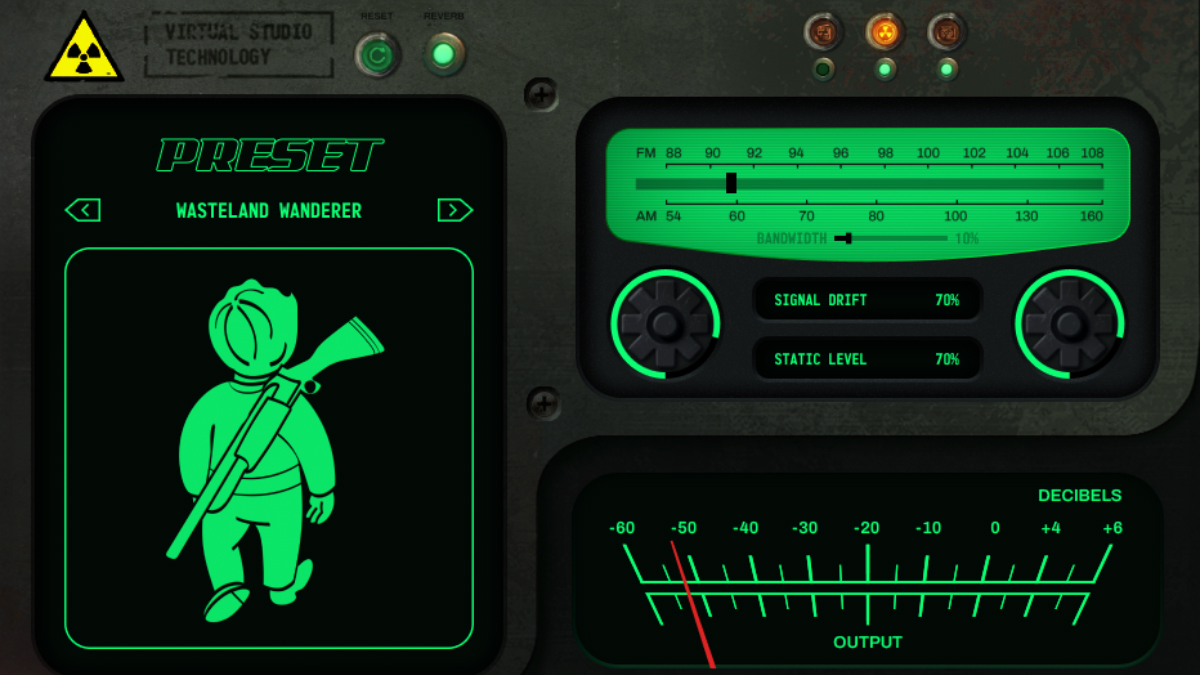Go to the previous preset with the left arrow
The width and height of the screenshot is (1200, 675).
point(83,210)
